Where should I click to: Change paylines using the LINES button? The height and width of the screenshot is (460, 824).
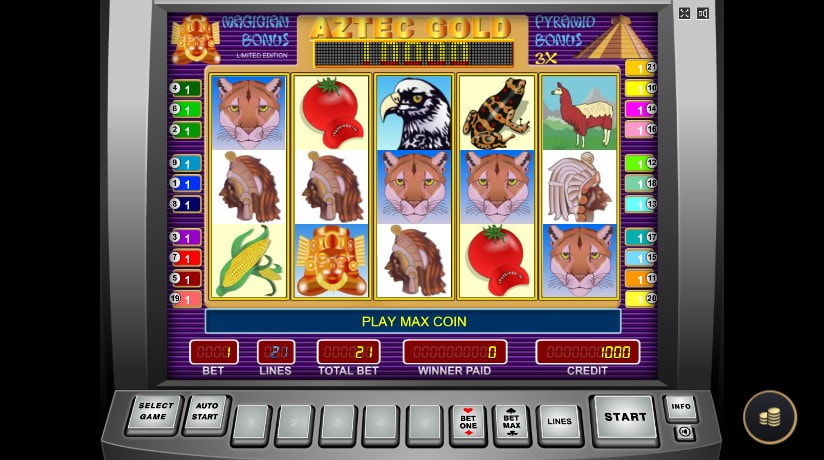click(x=559, y=422)
